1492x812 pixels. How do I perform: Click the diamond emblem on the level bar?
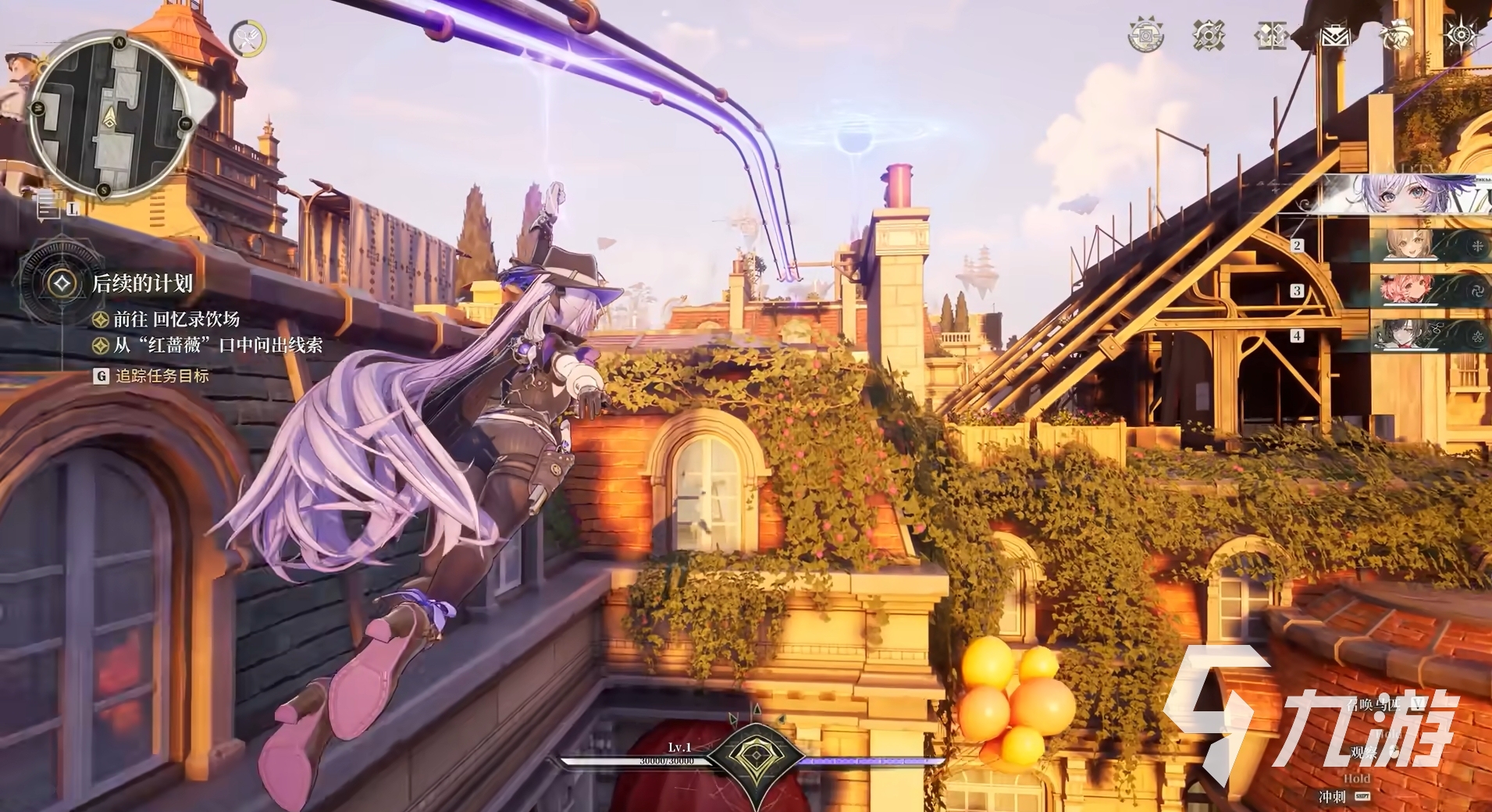click(x=756, y=759)
